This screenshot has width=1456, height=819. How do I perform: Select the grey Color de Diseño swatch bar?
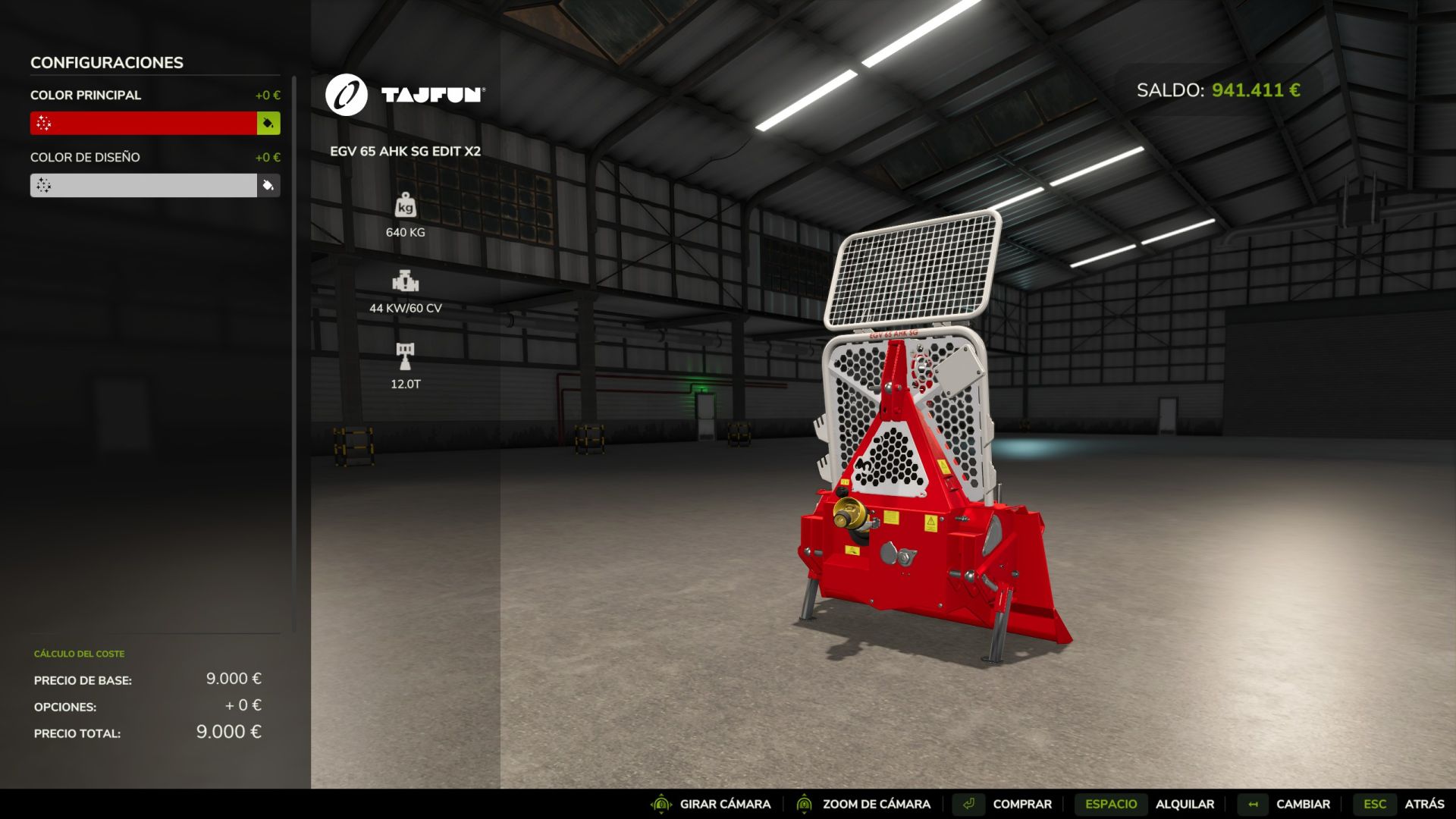tap(143, 185)
